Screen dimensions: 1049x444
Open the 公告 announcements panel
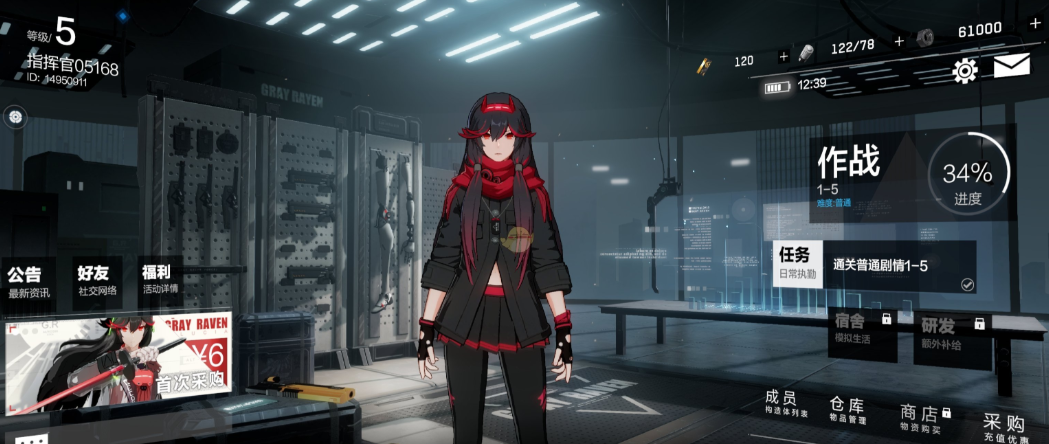[29, 280]
